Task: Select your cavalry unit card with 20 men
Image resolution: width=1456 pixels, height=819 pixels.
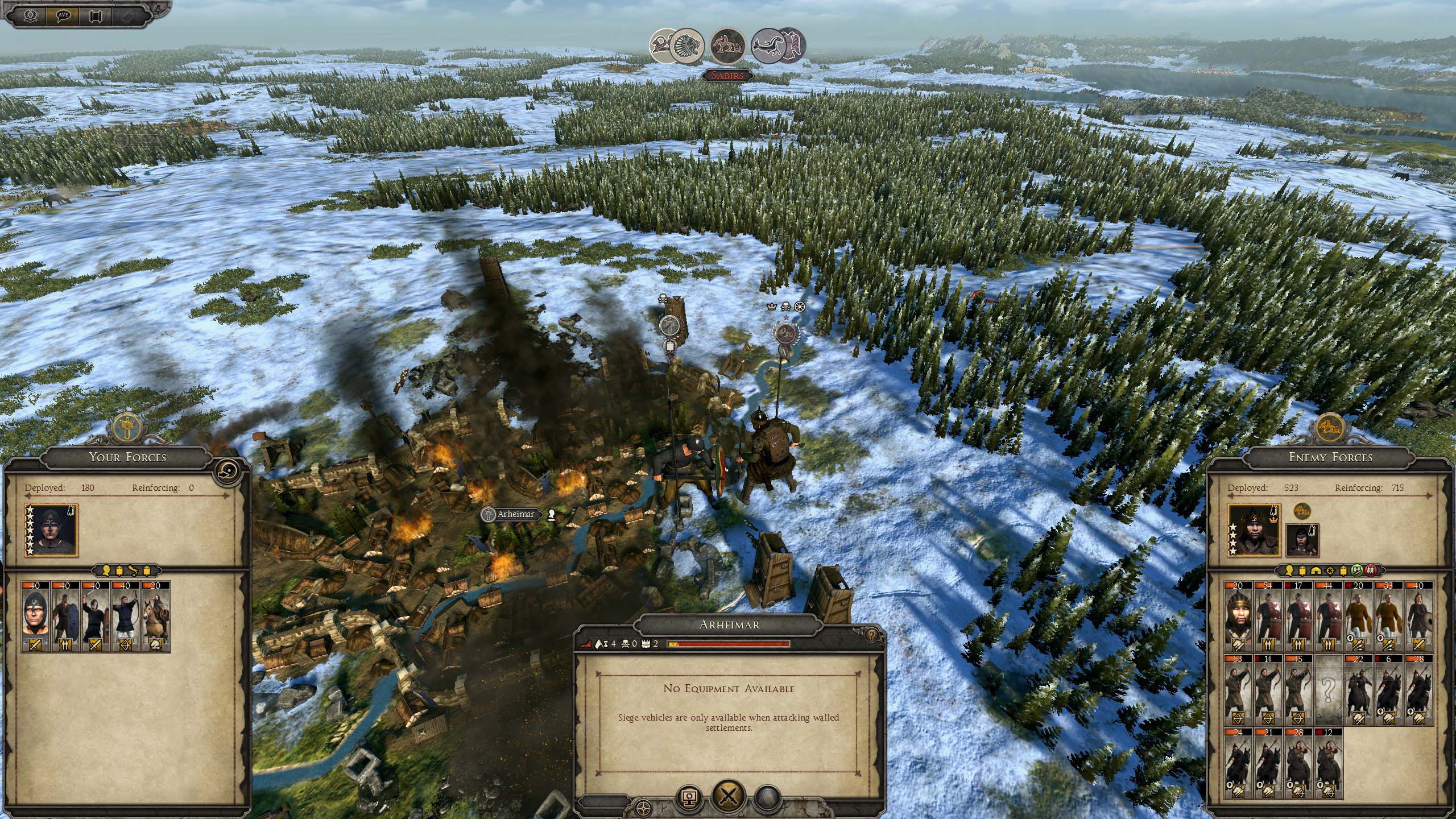Action: click(155, 617)
